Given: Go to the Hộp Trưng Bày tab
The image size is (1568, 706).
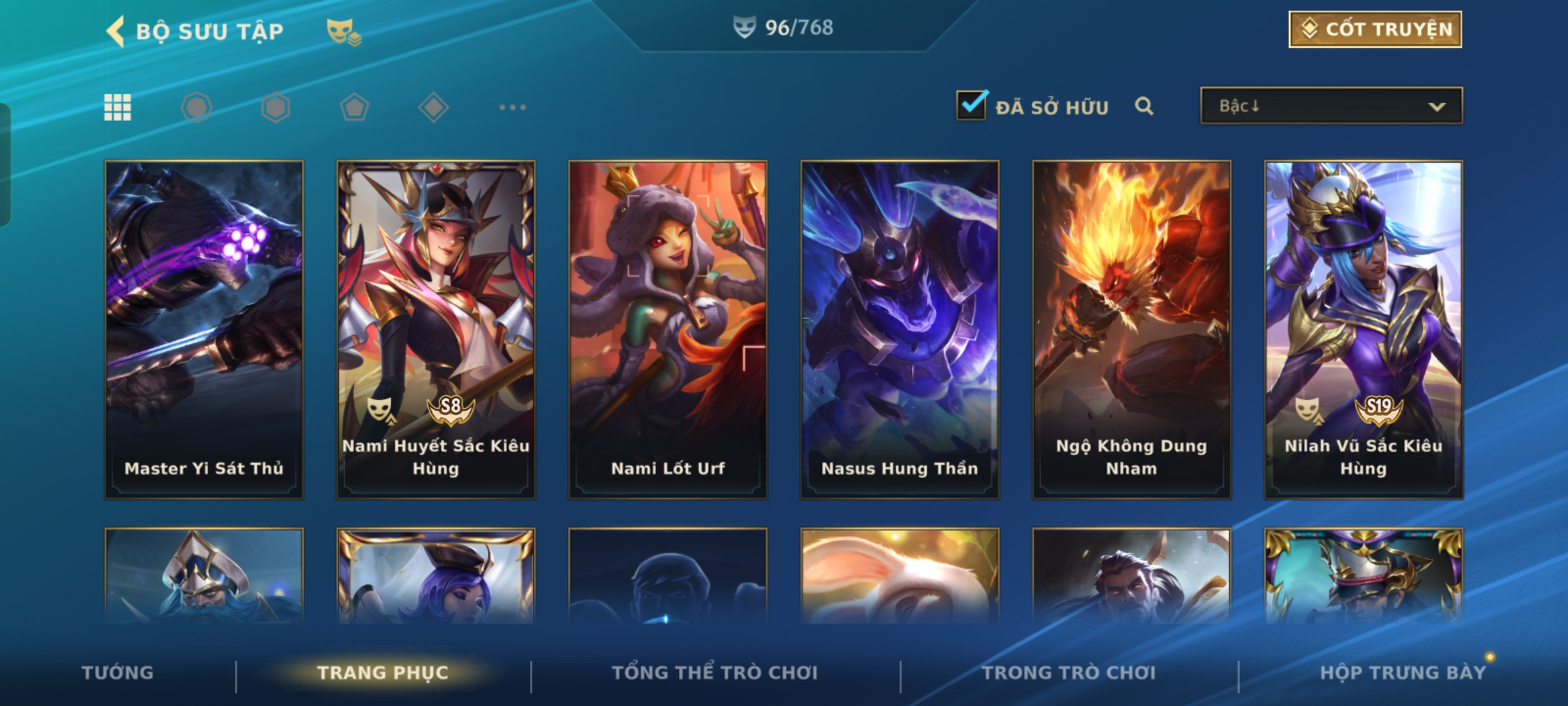Looking at the screenshot, I should tap(1403, 673).
